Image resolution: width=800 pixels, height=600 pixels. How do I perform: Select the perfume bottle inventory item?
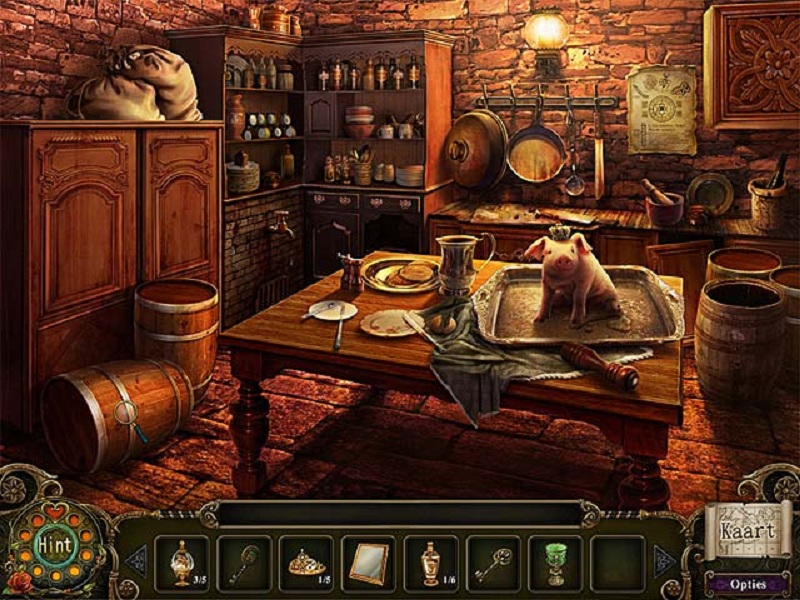[431, 563]
